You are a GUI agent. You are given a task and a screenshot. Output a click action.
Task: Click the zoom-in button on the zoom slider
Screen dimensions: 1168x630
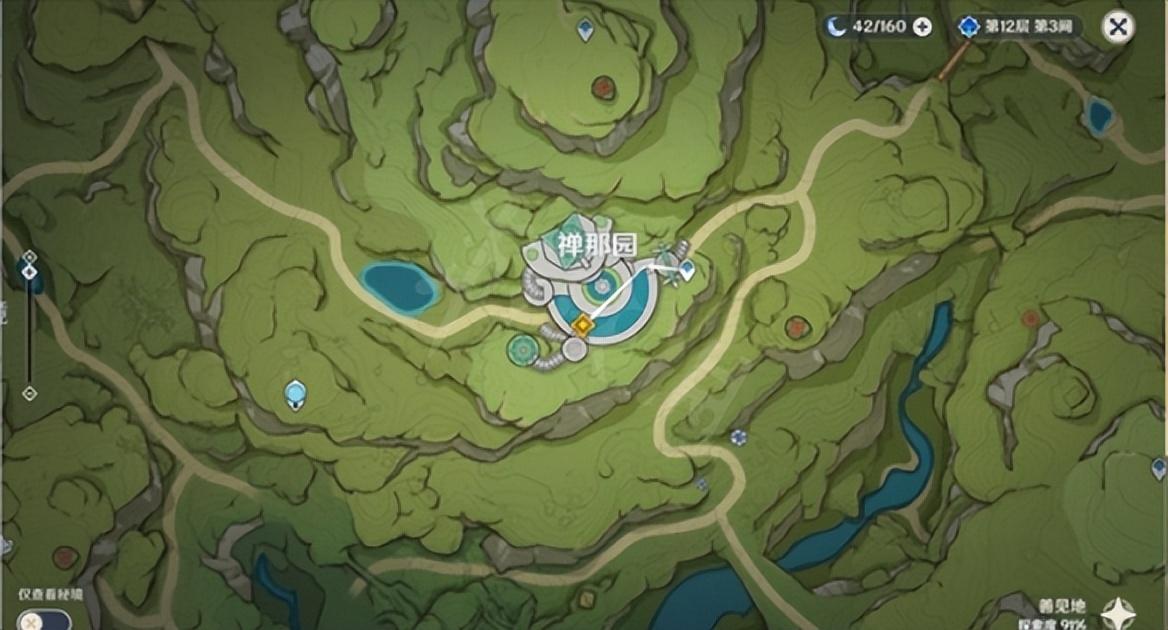(29, 257)
